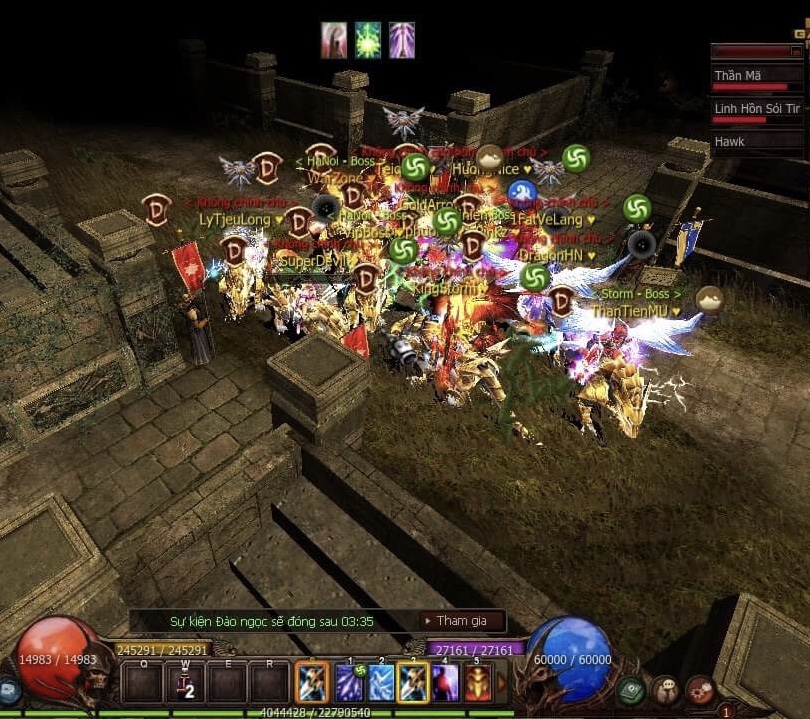The image size is (810, 719).
Task: Activate the skill in slot 2
Action: pyautogui.click(x=381, y=683)
